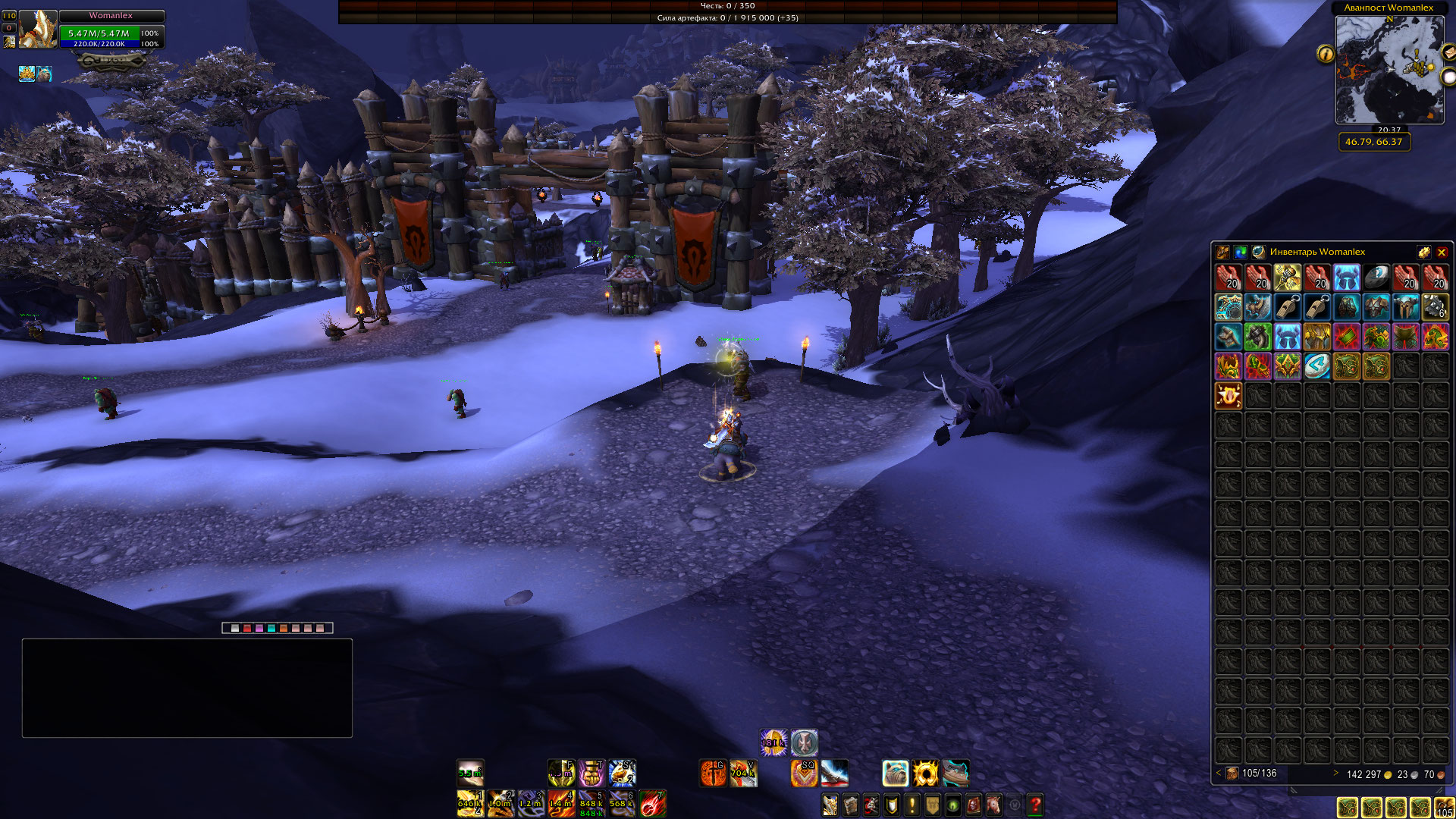Viewport: 1456px width, 819px height.
Task: Open the red question mark help button
Action: pyautogui.click(x=1034, y=805)
